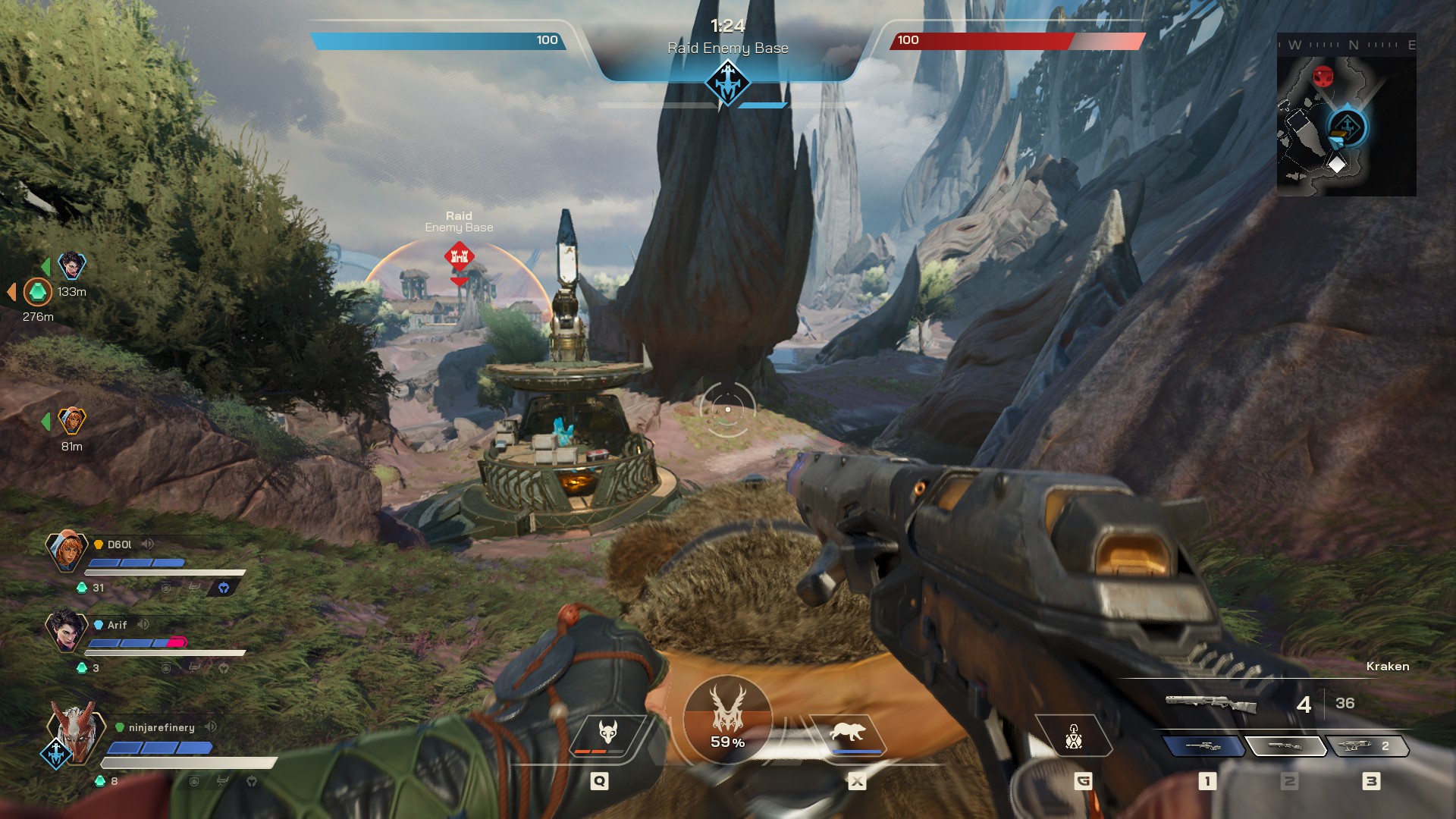This screenshot has height=819, width=1456.
Task: Toggle voice icon beside ninjarefinery
Action: pos(211,726)
